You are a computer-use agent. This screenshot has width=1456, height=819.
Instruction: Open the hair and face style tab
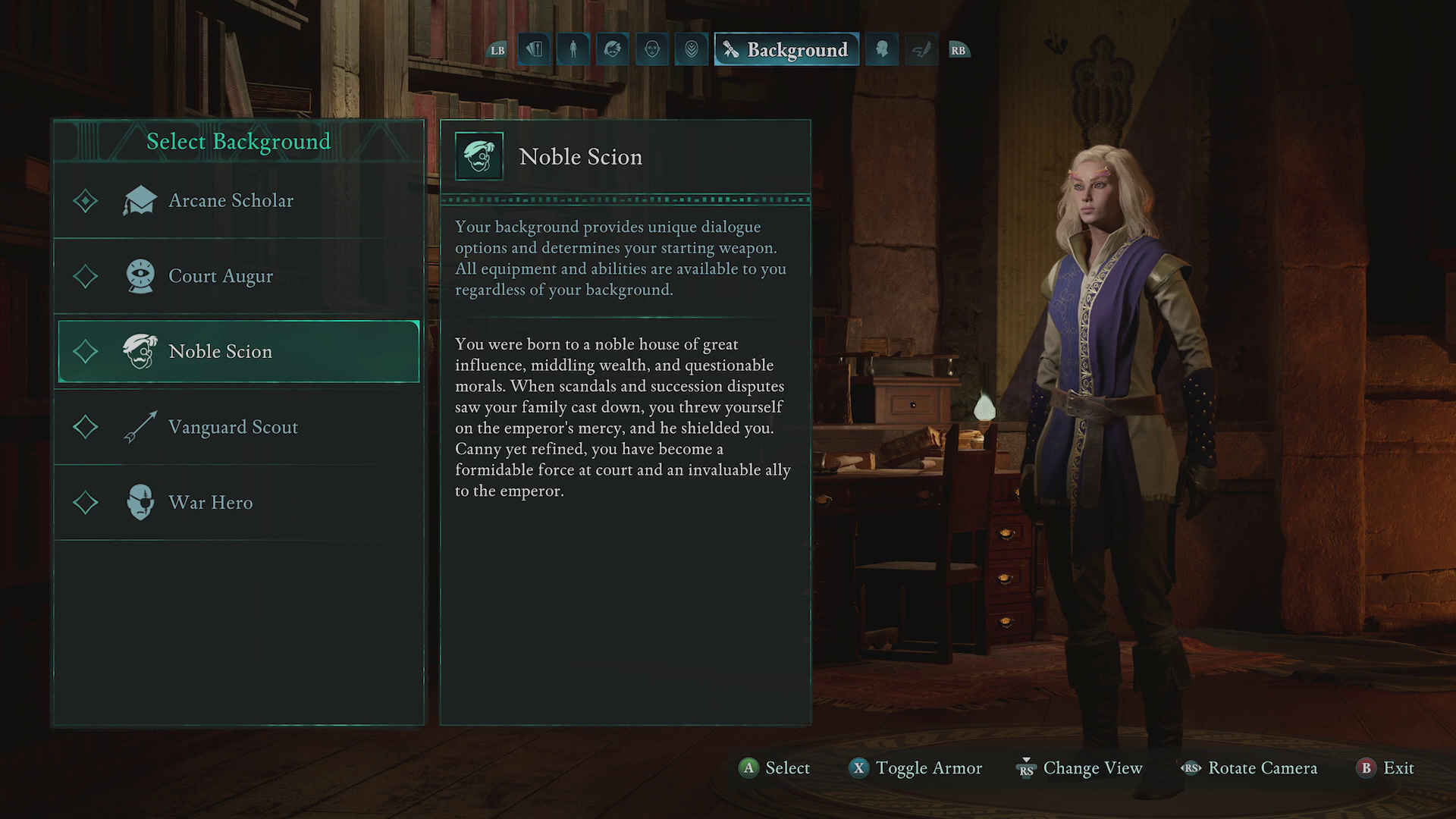coord(613,50)
